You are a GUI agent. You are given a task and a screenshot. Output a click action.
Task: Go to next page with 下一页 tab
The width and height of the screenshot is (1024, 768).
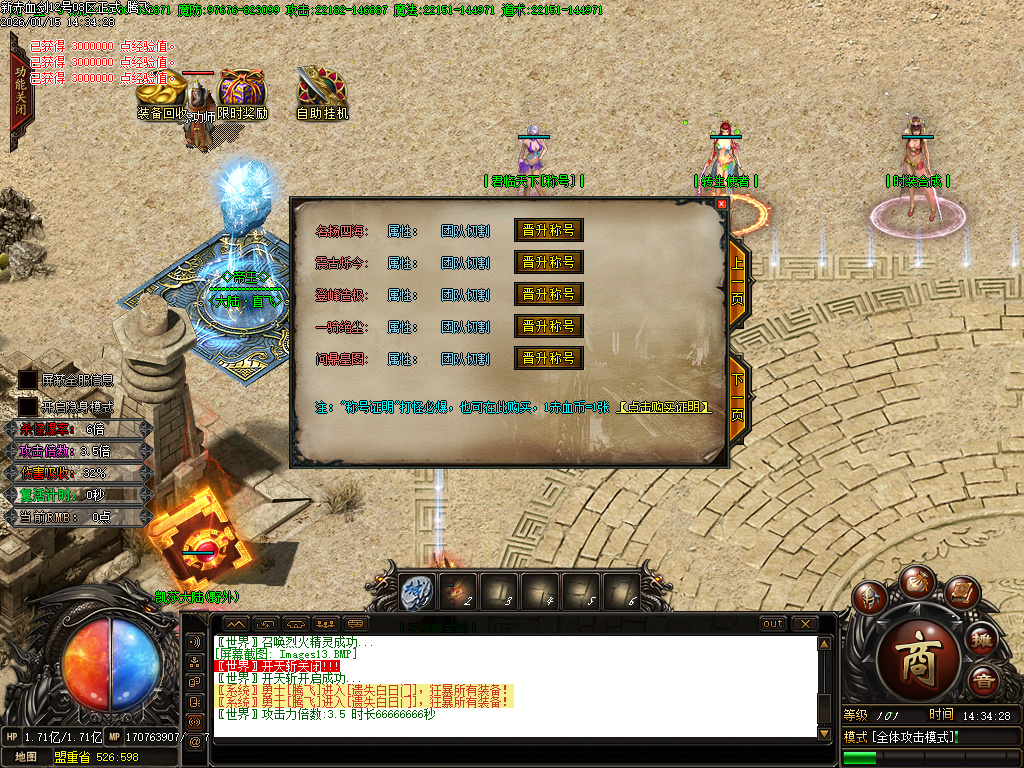738,400
